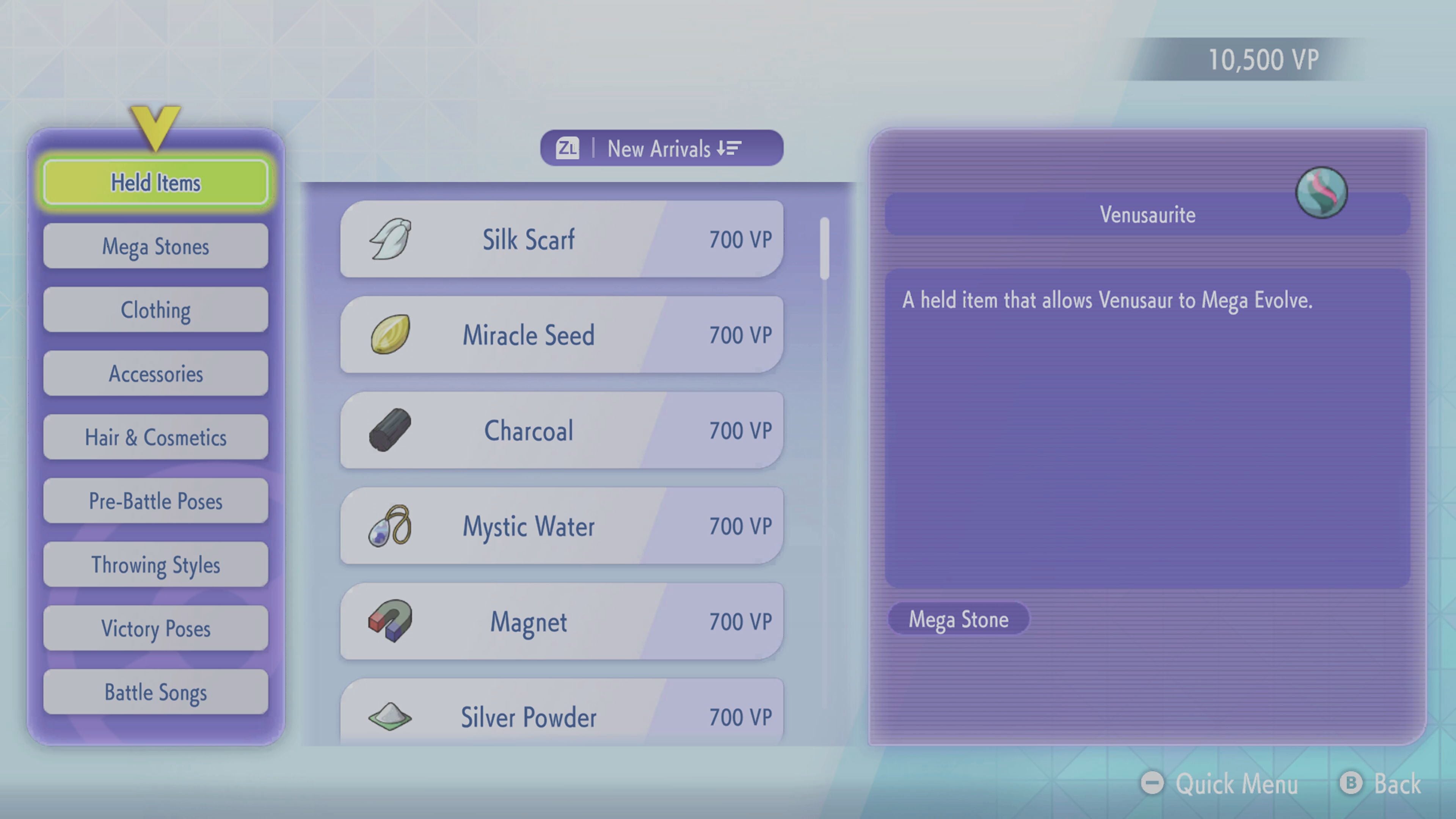Select the Silk Scarf for 700 VP
This screenshot has height=819, width=1456.
561,239
